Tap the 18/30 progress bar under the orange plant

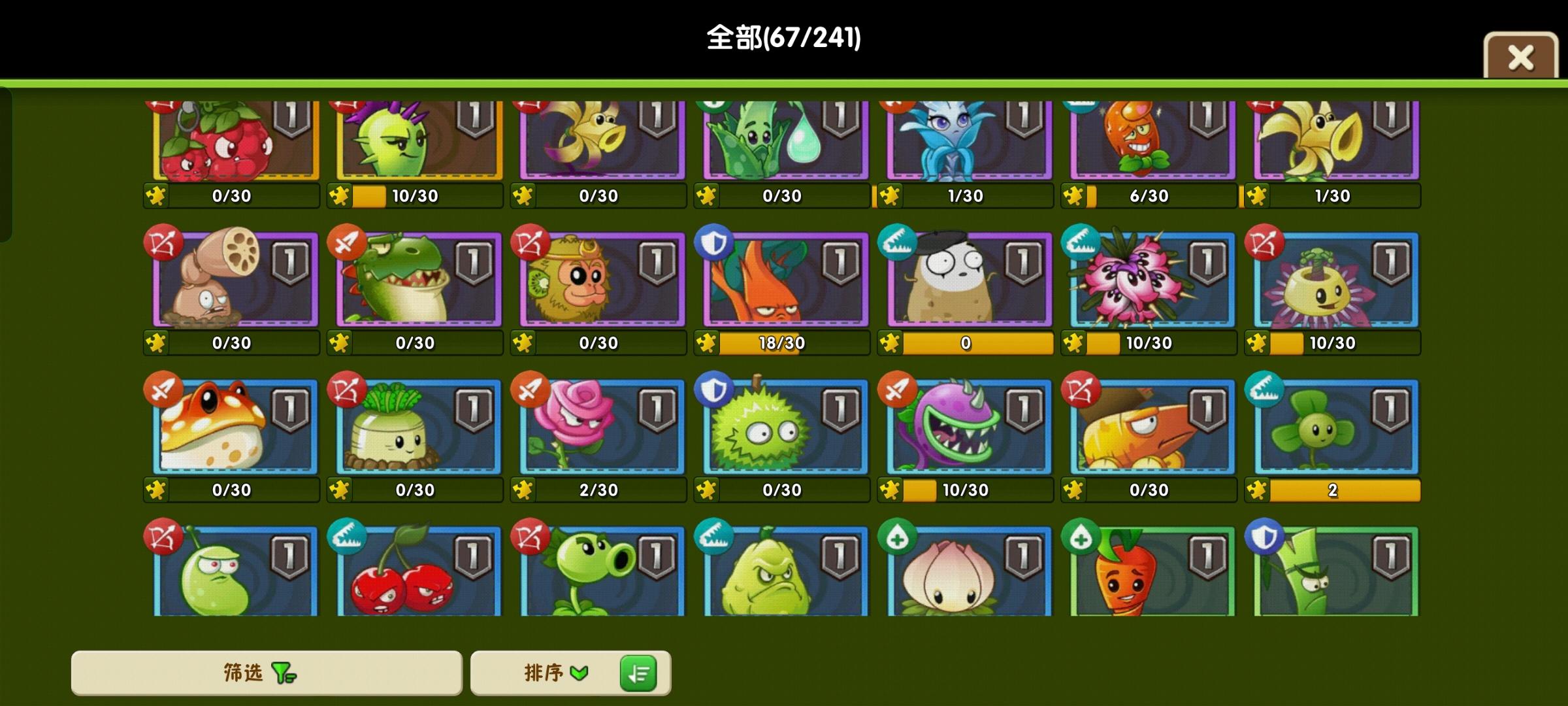click(783, 343)
